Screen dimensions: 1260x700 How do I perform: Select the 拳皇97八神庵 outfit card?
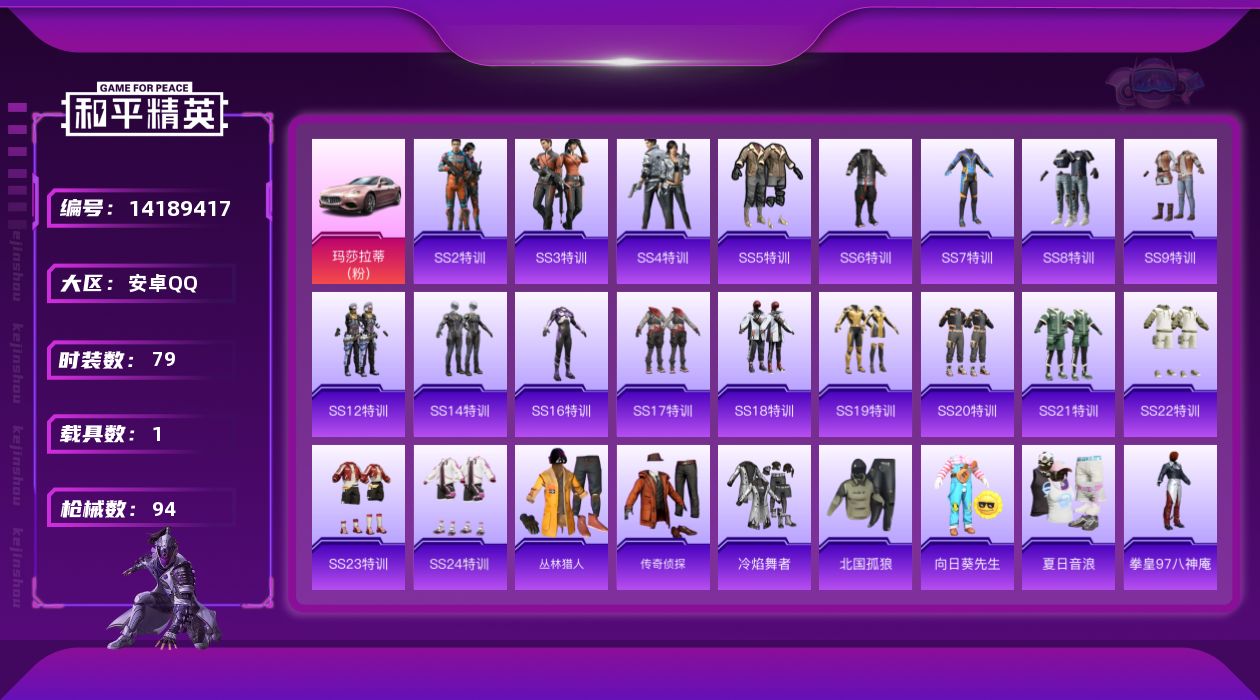pos(1170,517)
